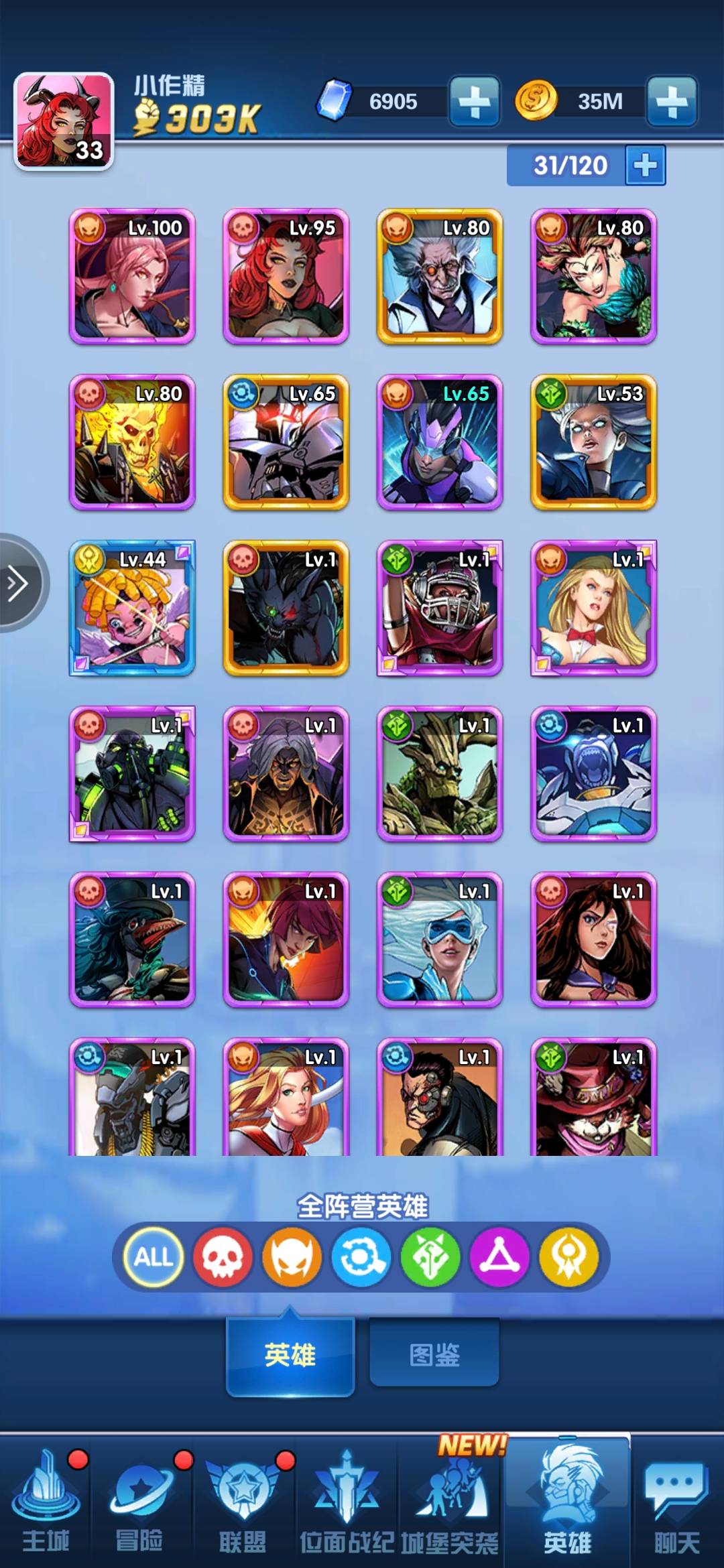Show ALL faction heroes
Screen dimensions: 724x1568
pos(154,1257)
